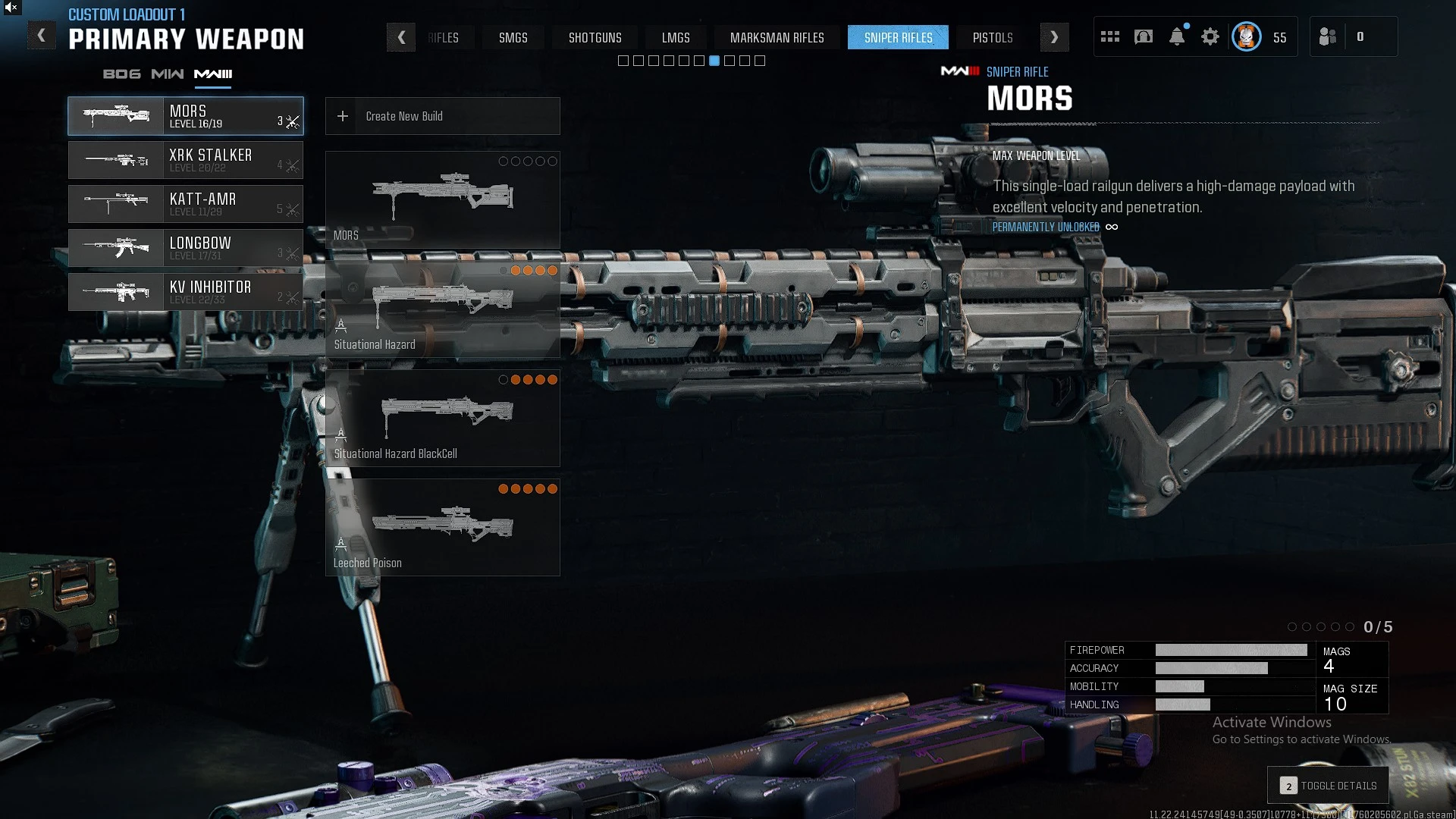View notifications via bell icon

[x=1177, y=37]
